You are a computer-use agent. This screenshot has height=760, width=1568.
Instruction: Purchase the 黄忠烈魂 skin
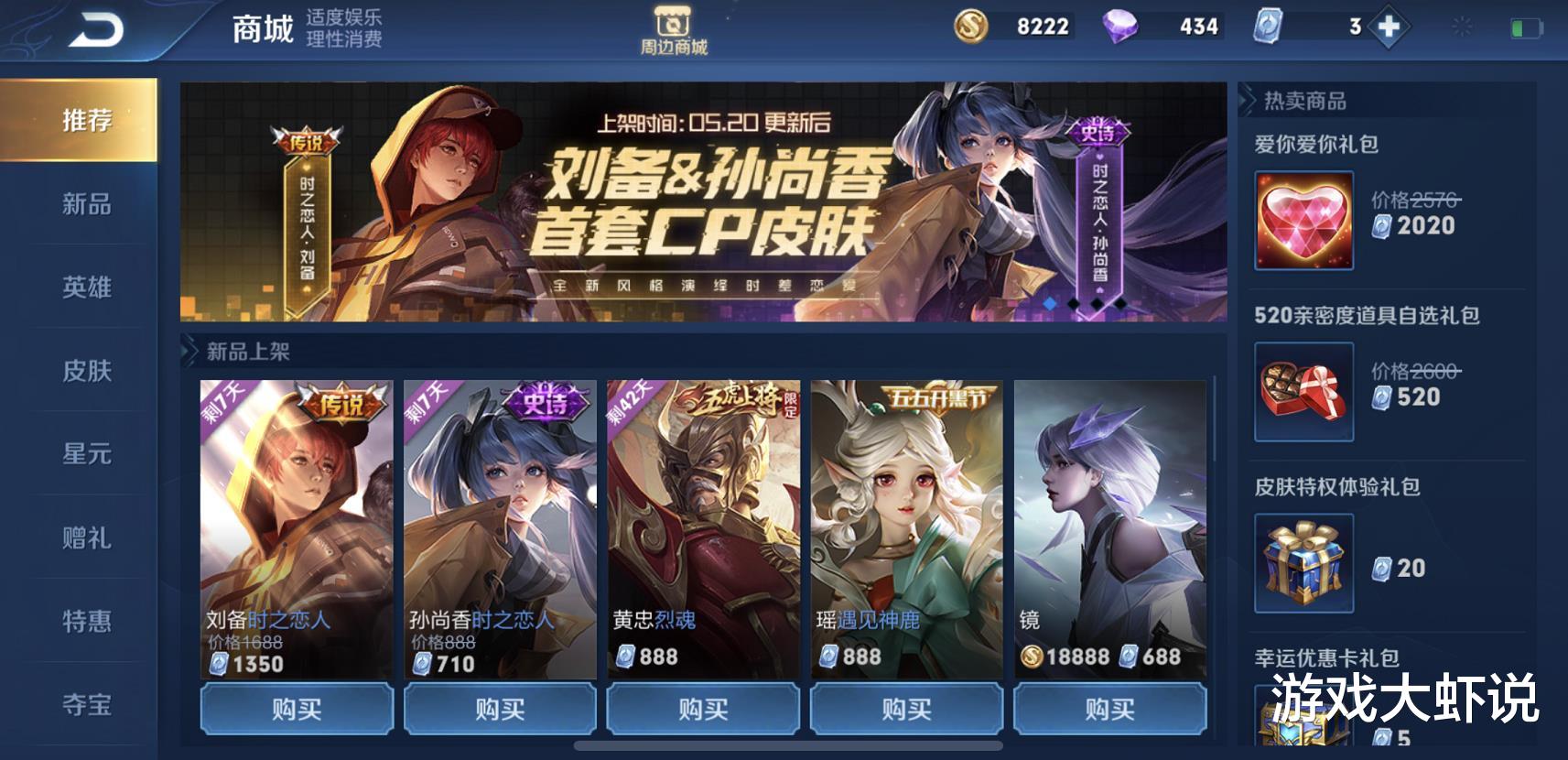coord(703,708)
